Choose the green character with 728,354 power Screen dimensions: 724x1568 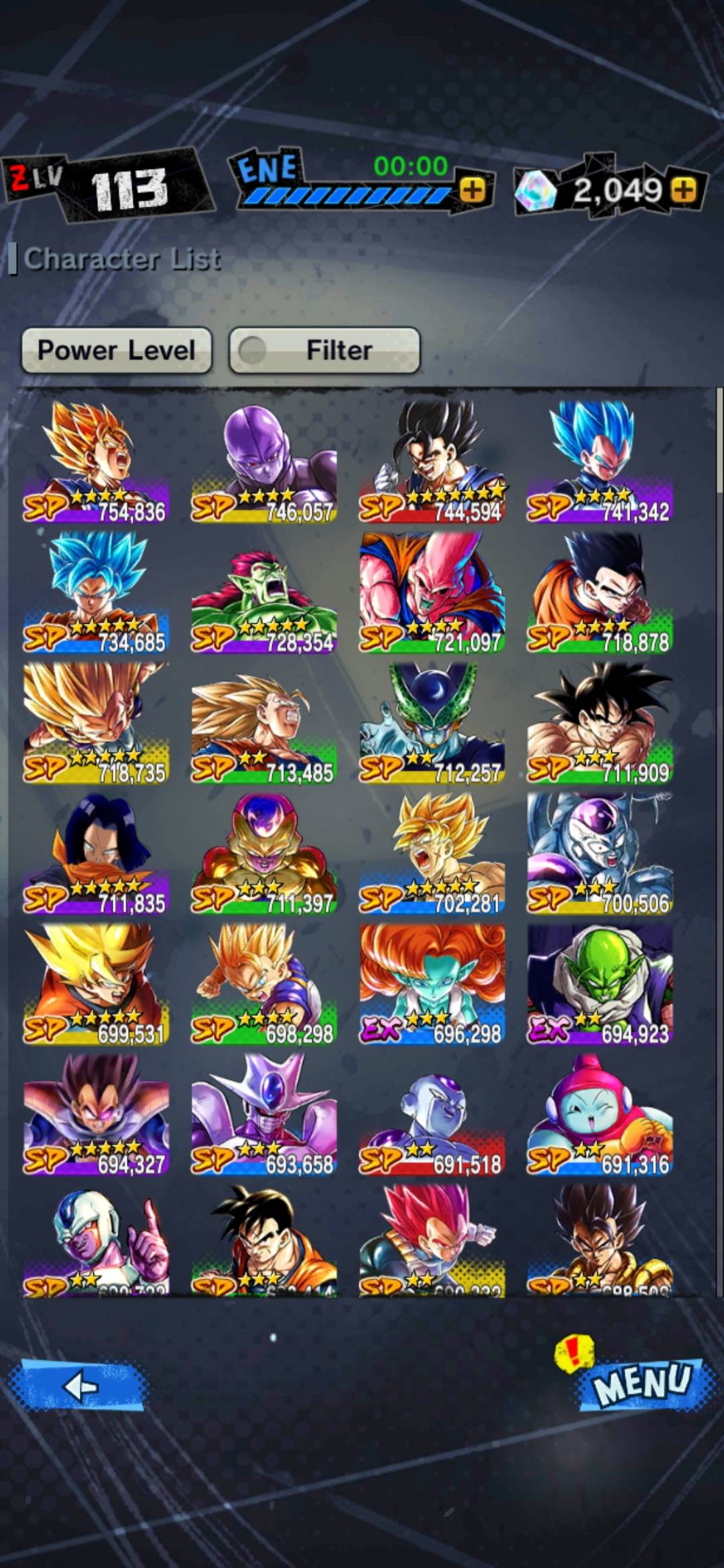(x=264, y=592)
